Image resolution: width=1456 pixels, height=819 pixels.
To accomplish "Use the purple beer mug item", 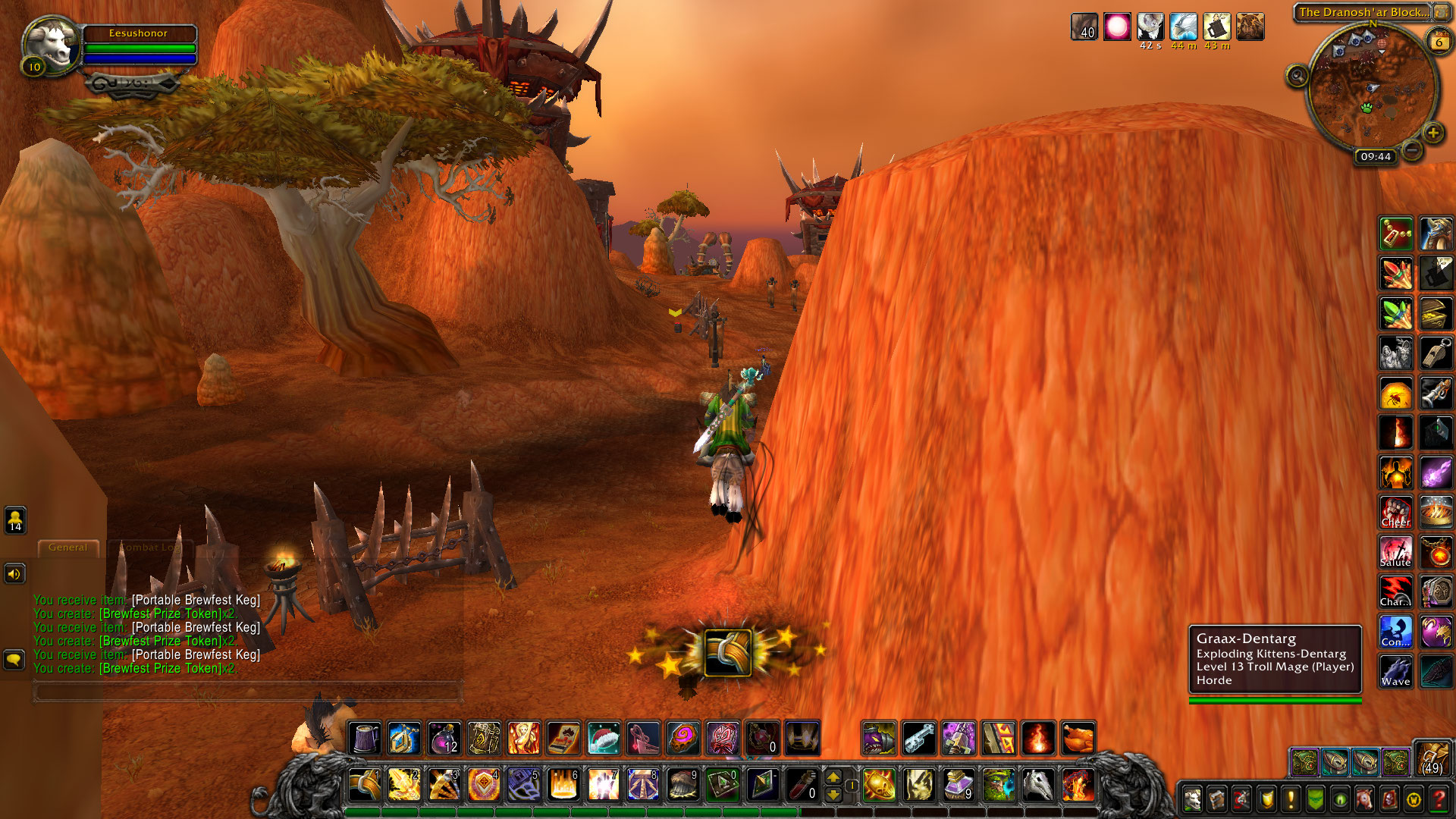I will click(365, 738).
